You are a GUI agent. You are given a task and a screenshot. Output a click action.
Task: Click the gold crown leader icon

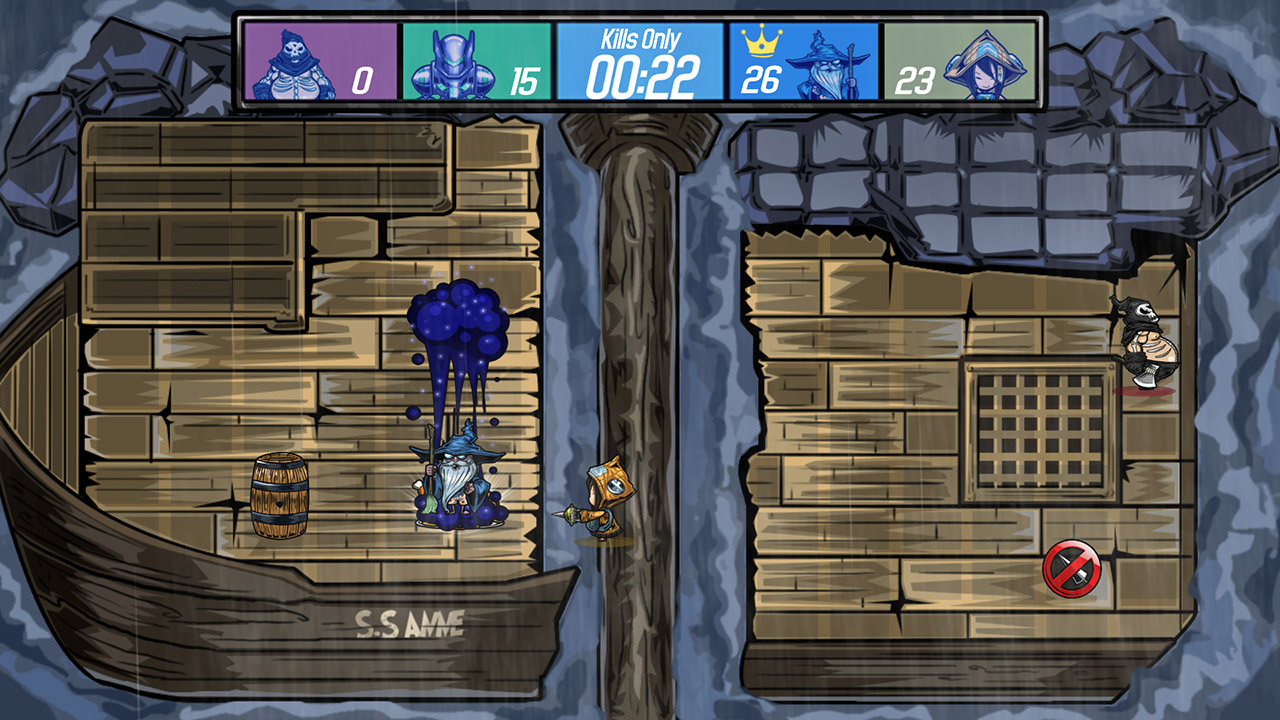point(760,42)
